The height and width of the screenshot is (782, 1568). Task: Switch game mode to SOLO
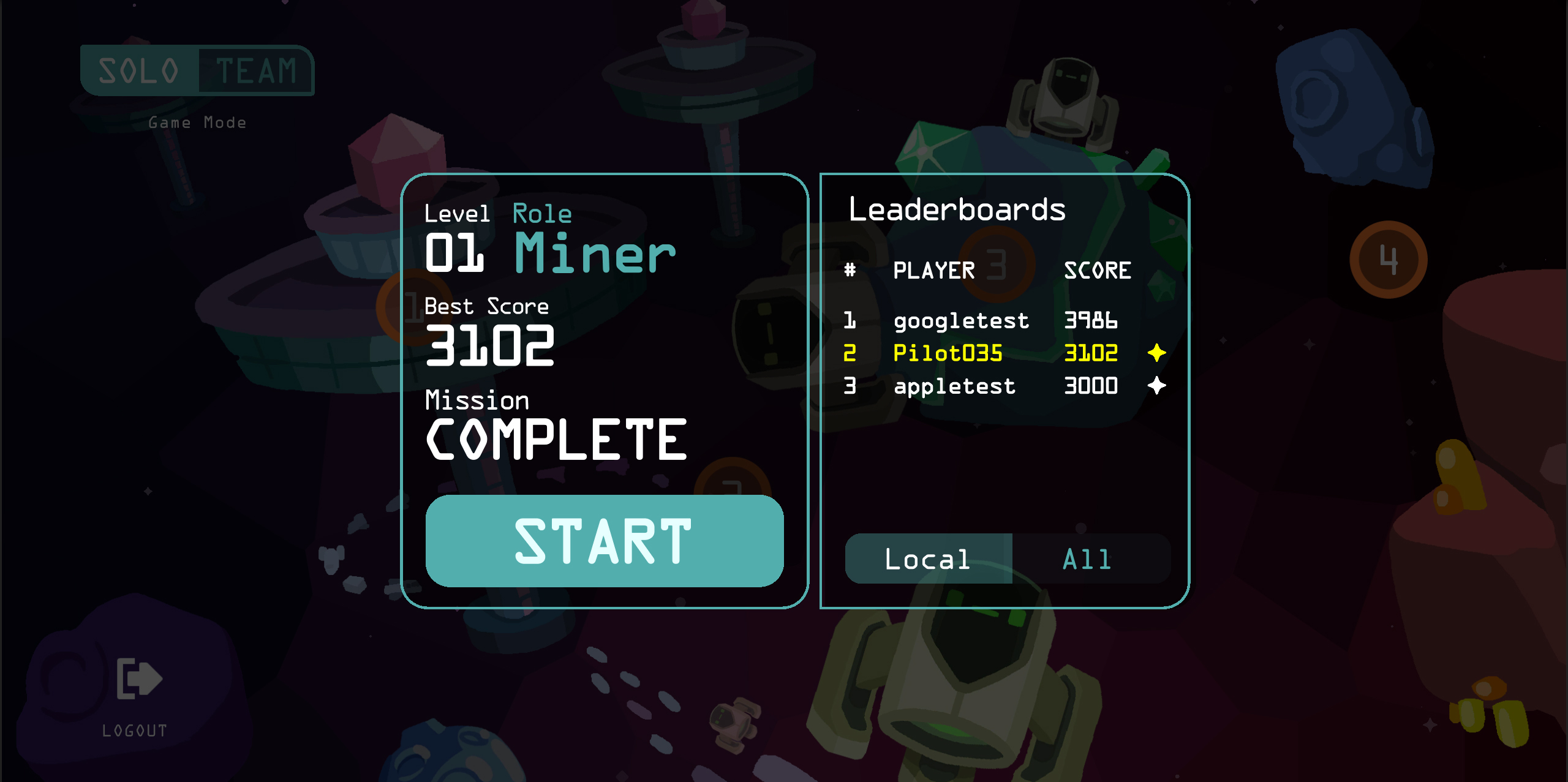[x=139, y=70]
